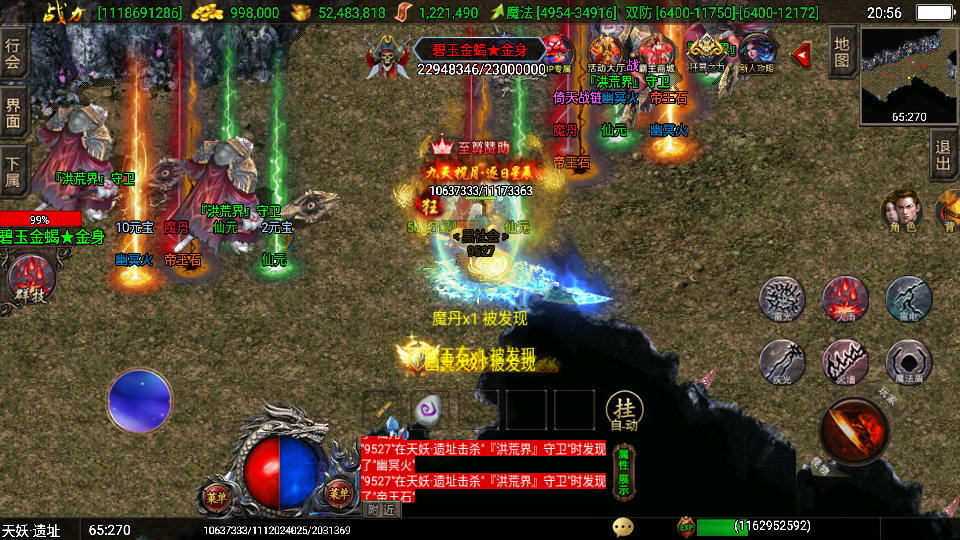This screenshot has height=540, width=960.
Task: Open the 属性展示 attribute display button
Action: 623,471
